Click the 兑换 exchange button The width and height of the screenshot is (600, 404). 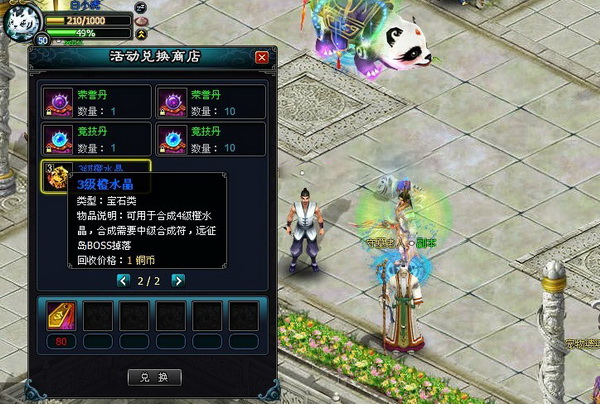point(155,377)
